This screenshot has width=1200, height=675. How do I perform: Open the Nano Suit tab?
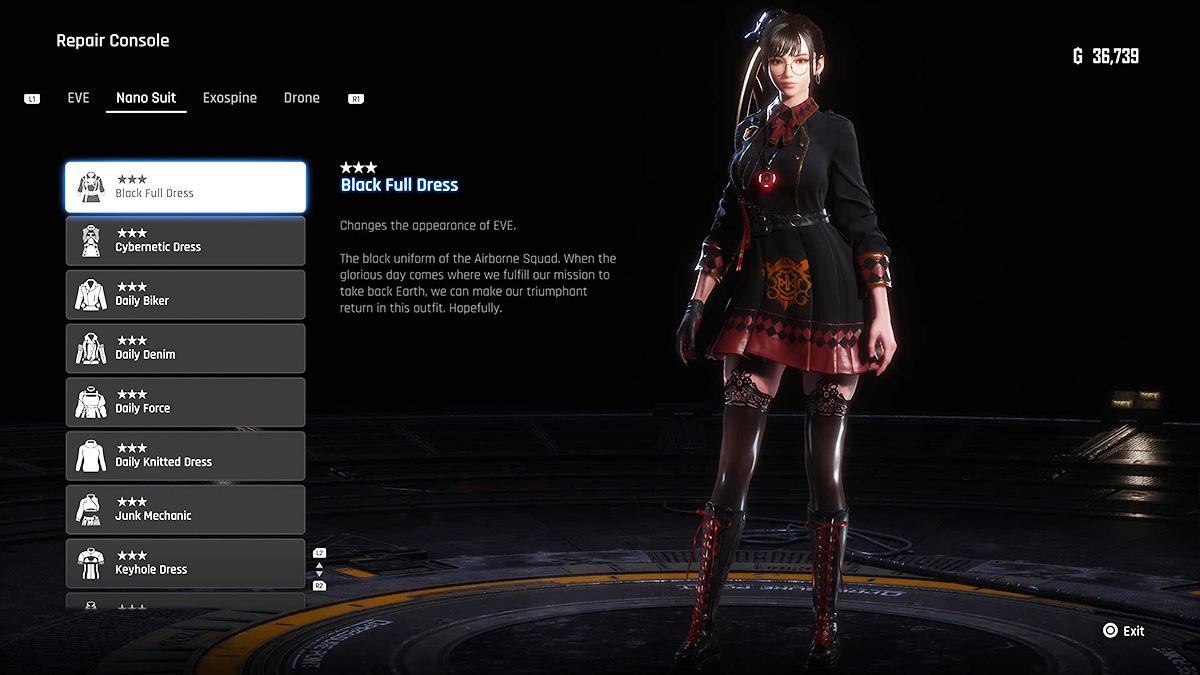pos(146,98)
